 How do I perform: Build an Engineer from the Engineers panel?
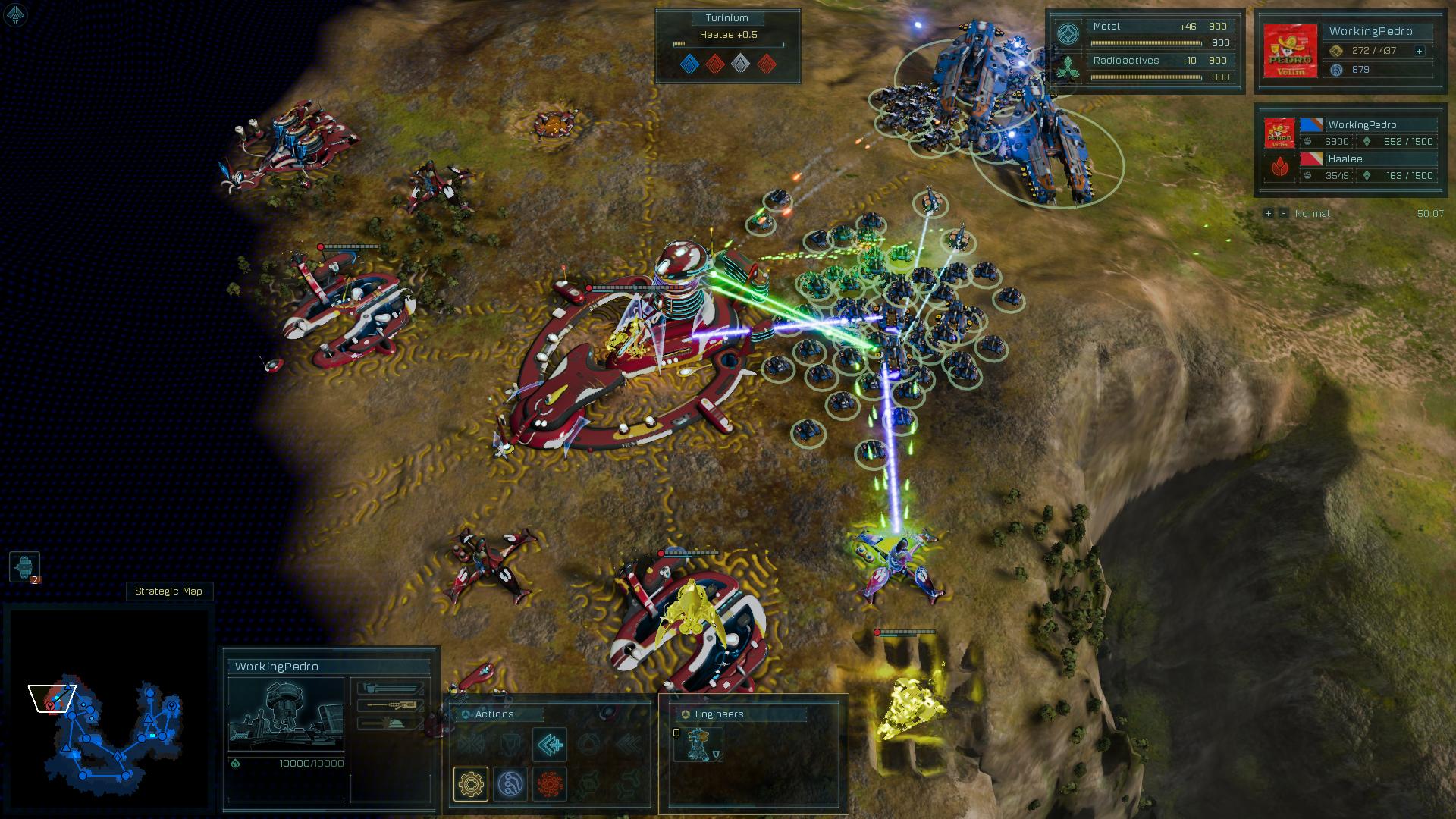tap(698, 745)
